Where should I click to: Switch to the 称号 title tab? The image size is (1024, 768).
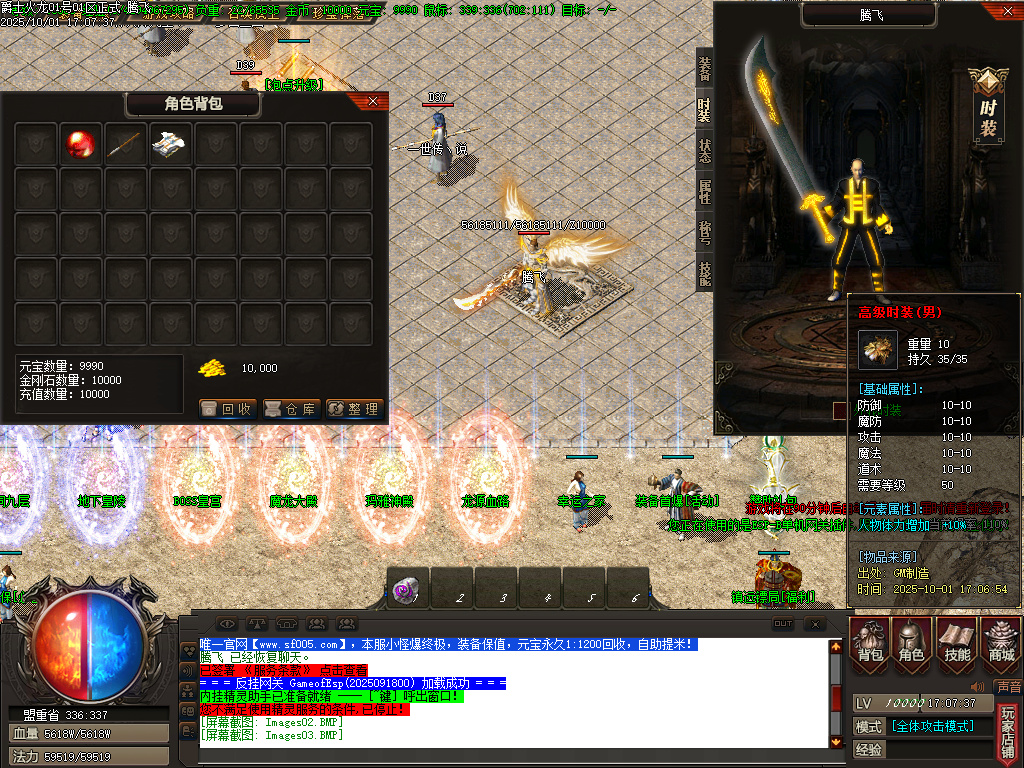coord(705,233)
